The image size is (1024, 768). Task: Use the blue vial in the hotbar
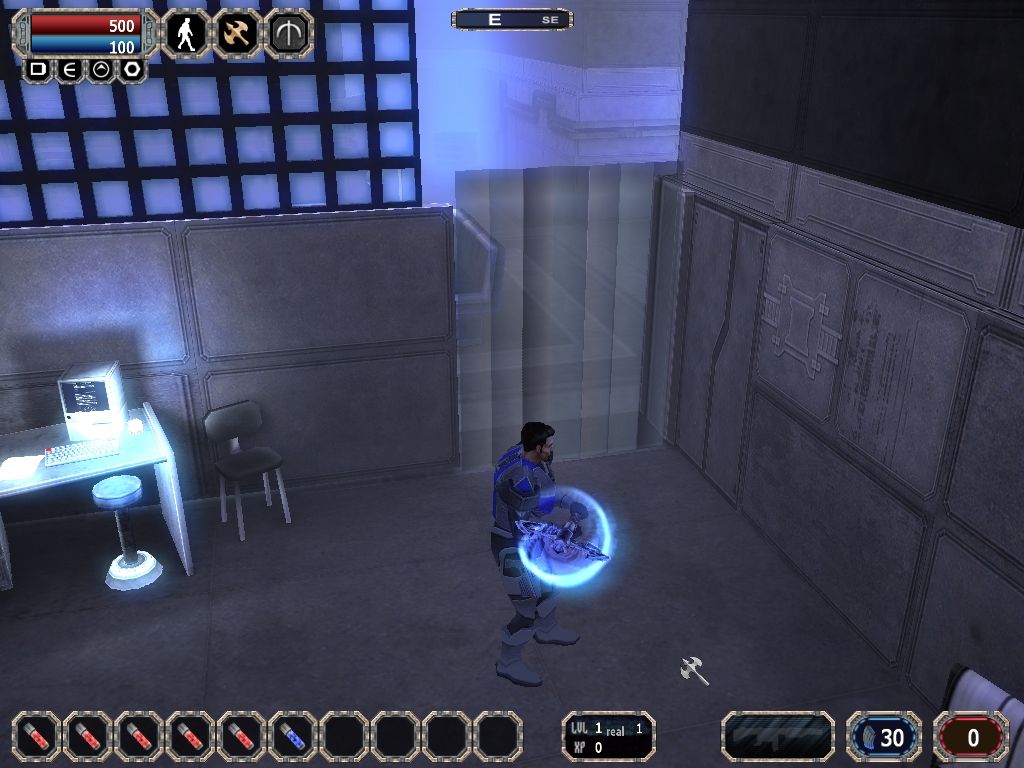coord(294,737)
